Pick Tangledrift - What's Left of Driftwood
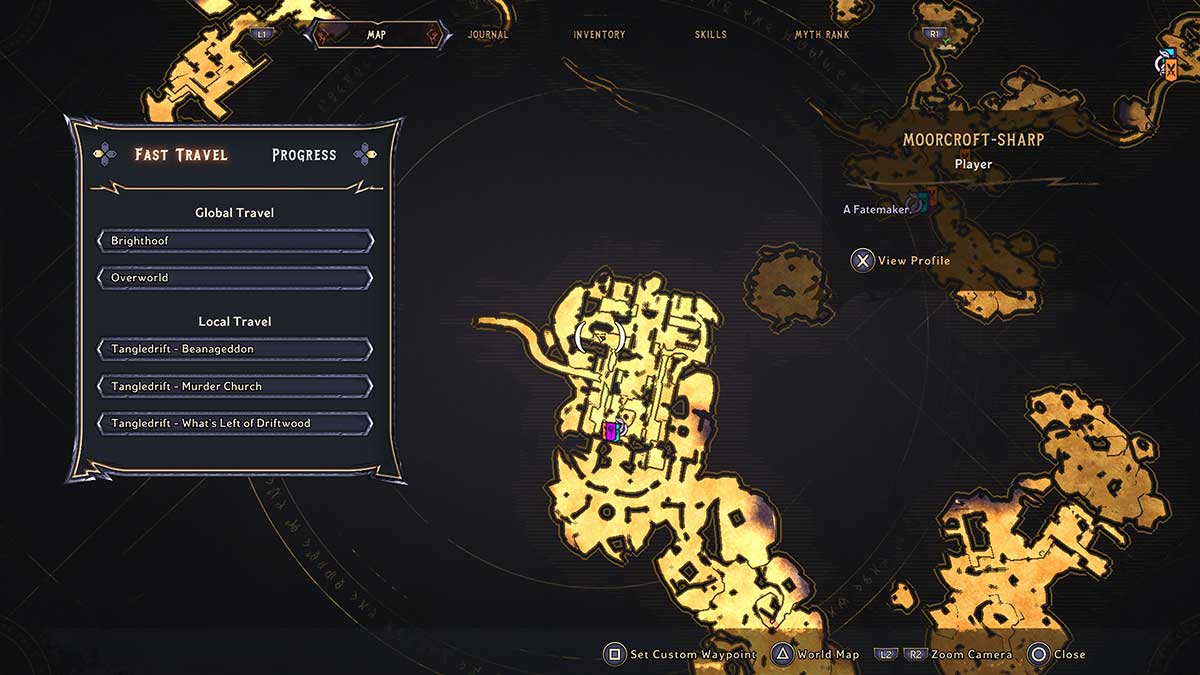 coord(235,423)
